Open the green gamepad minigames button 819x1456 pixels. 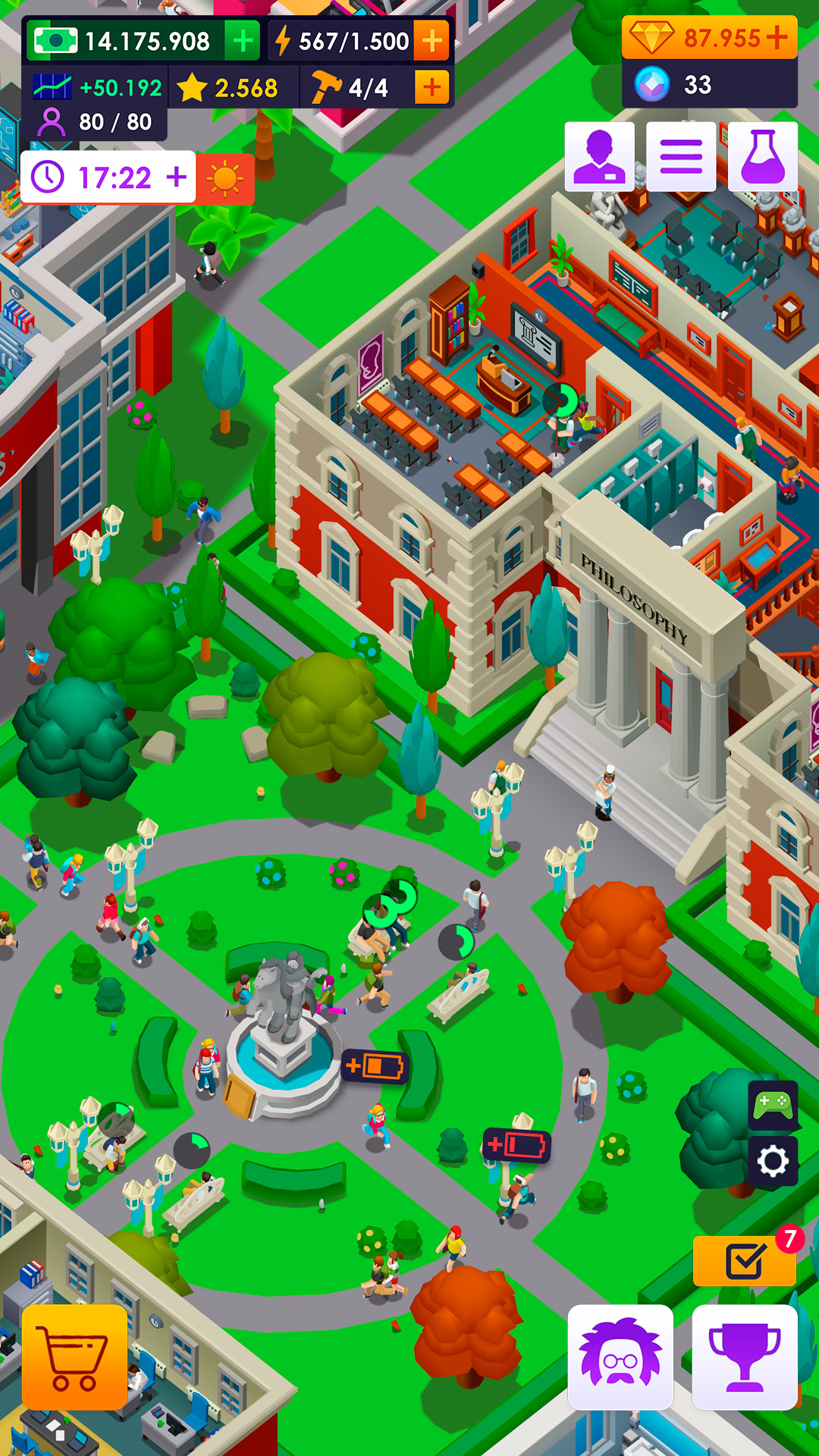pyautogui.click(x=773, y=1106)
